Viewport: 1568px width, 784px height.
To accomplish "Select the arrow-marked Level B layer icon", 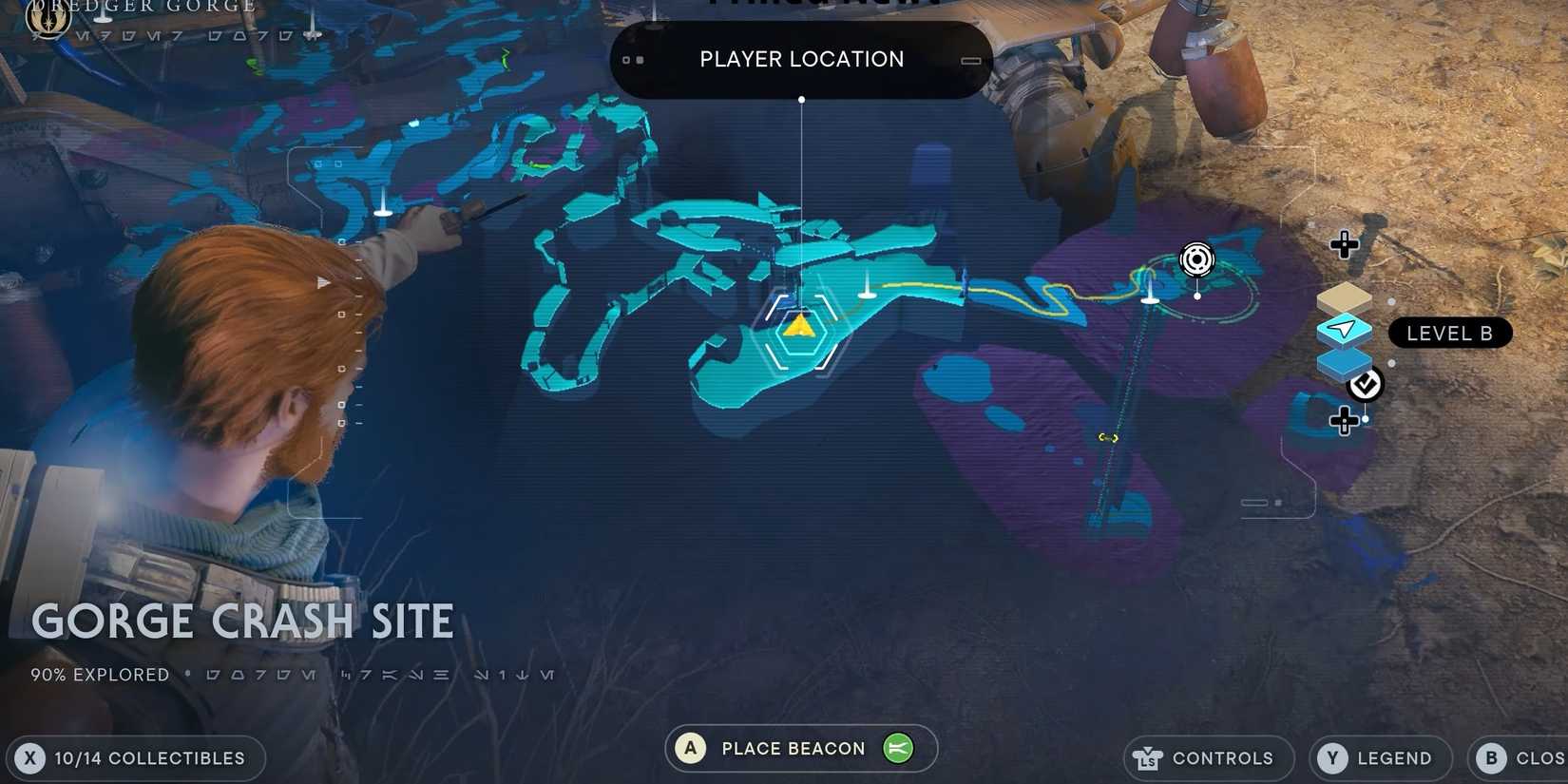I will click(x=1343, y=331).
